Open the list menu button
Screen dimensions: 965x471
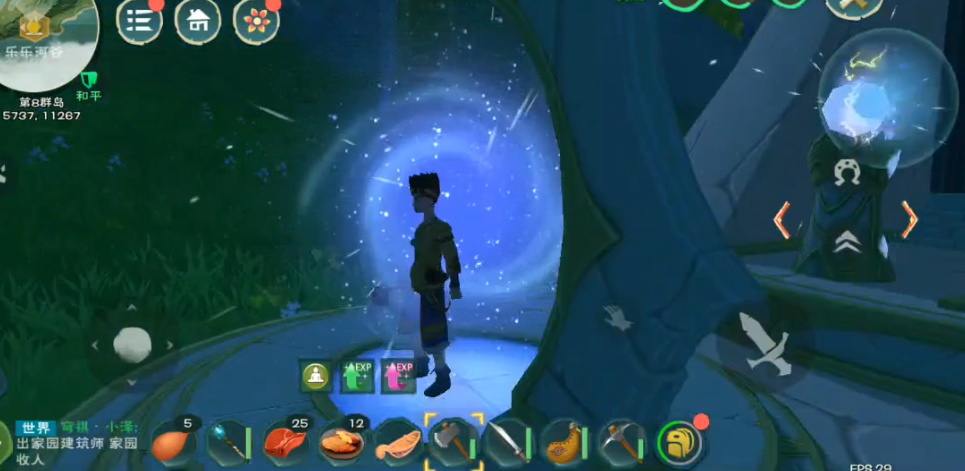pos(139,21)
